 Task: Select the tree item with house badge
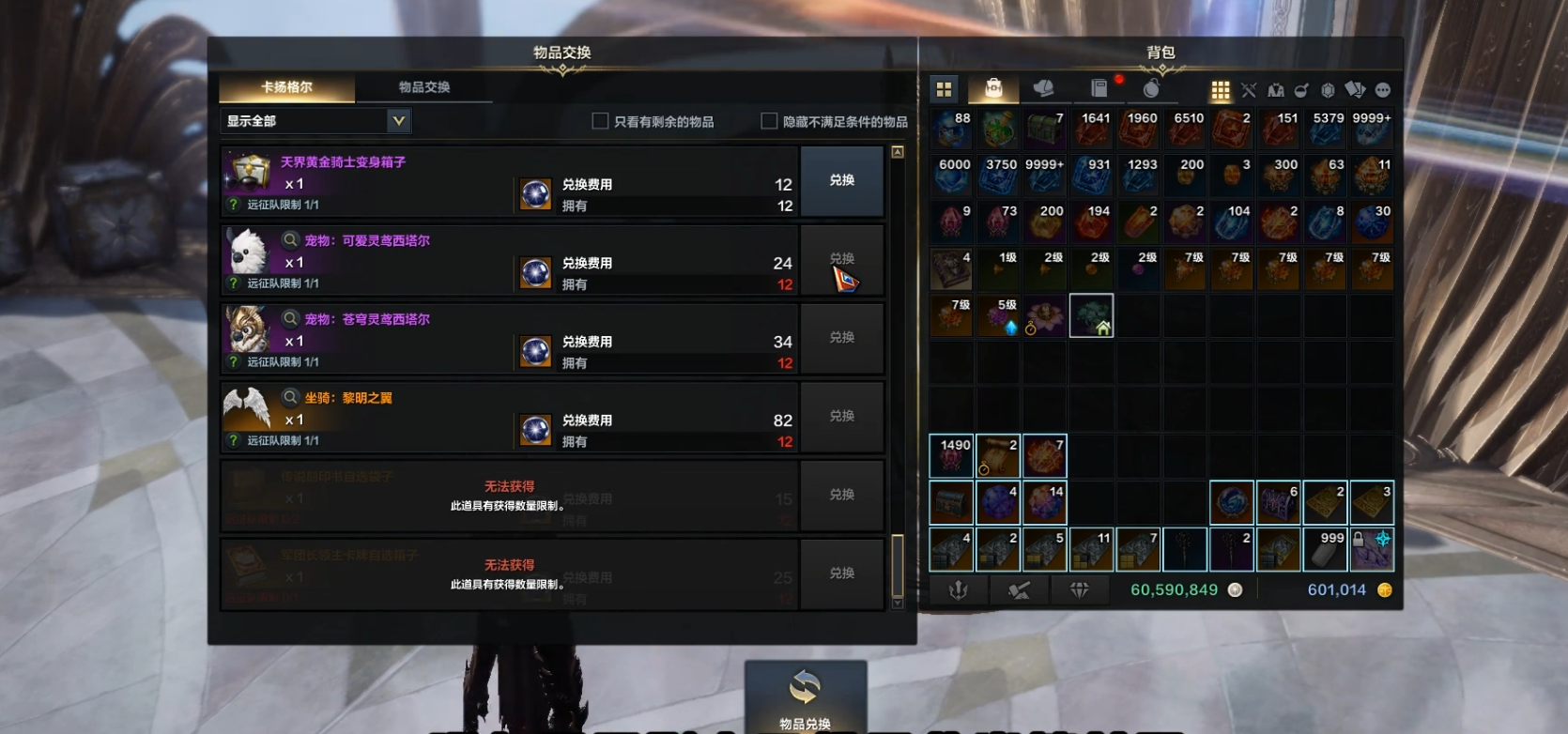[x=1091, y=315]
